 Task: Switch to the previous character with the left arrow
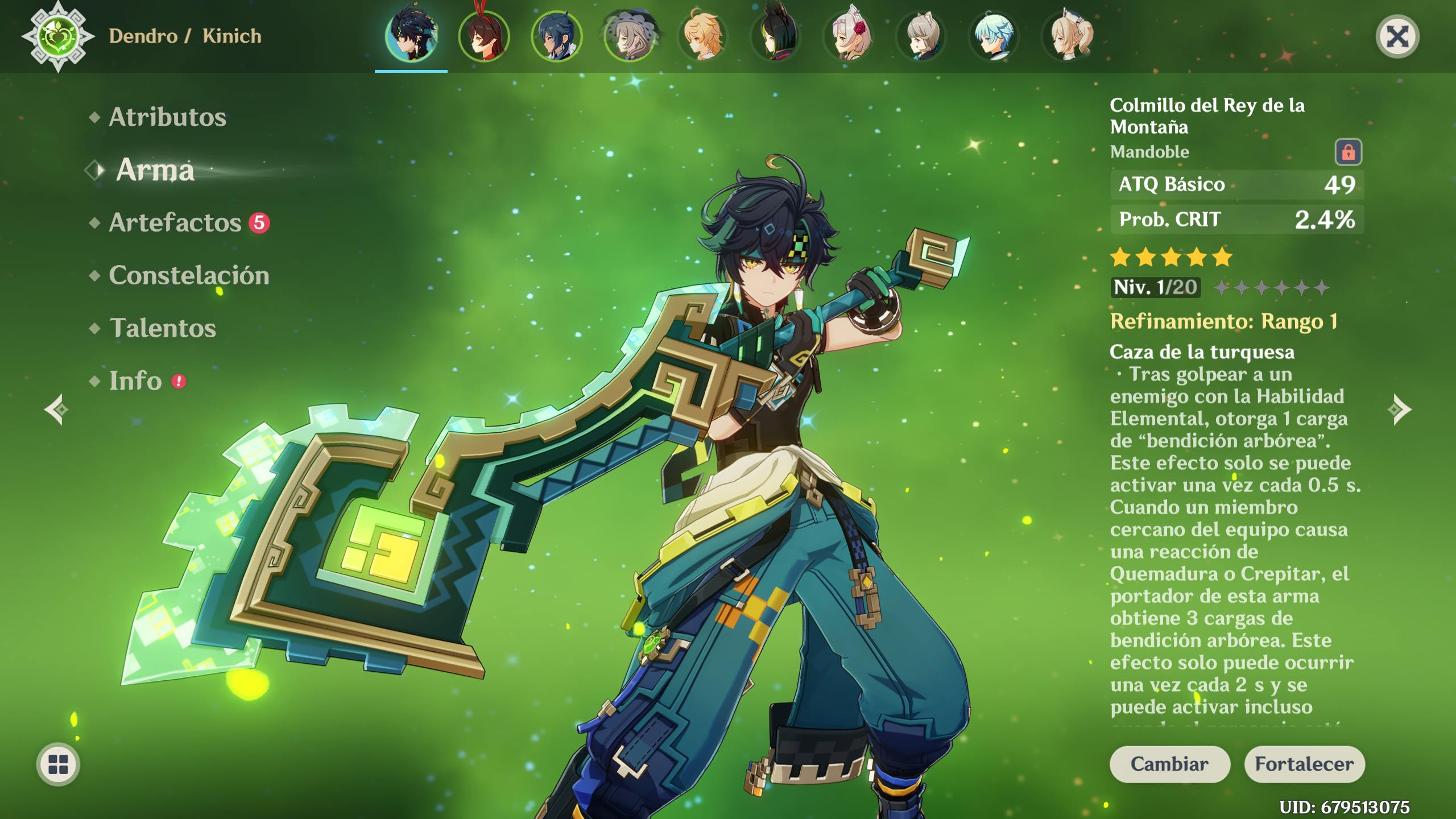(57, 409)
